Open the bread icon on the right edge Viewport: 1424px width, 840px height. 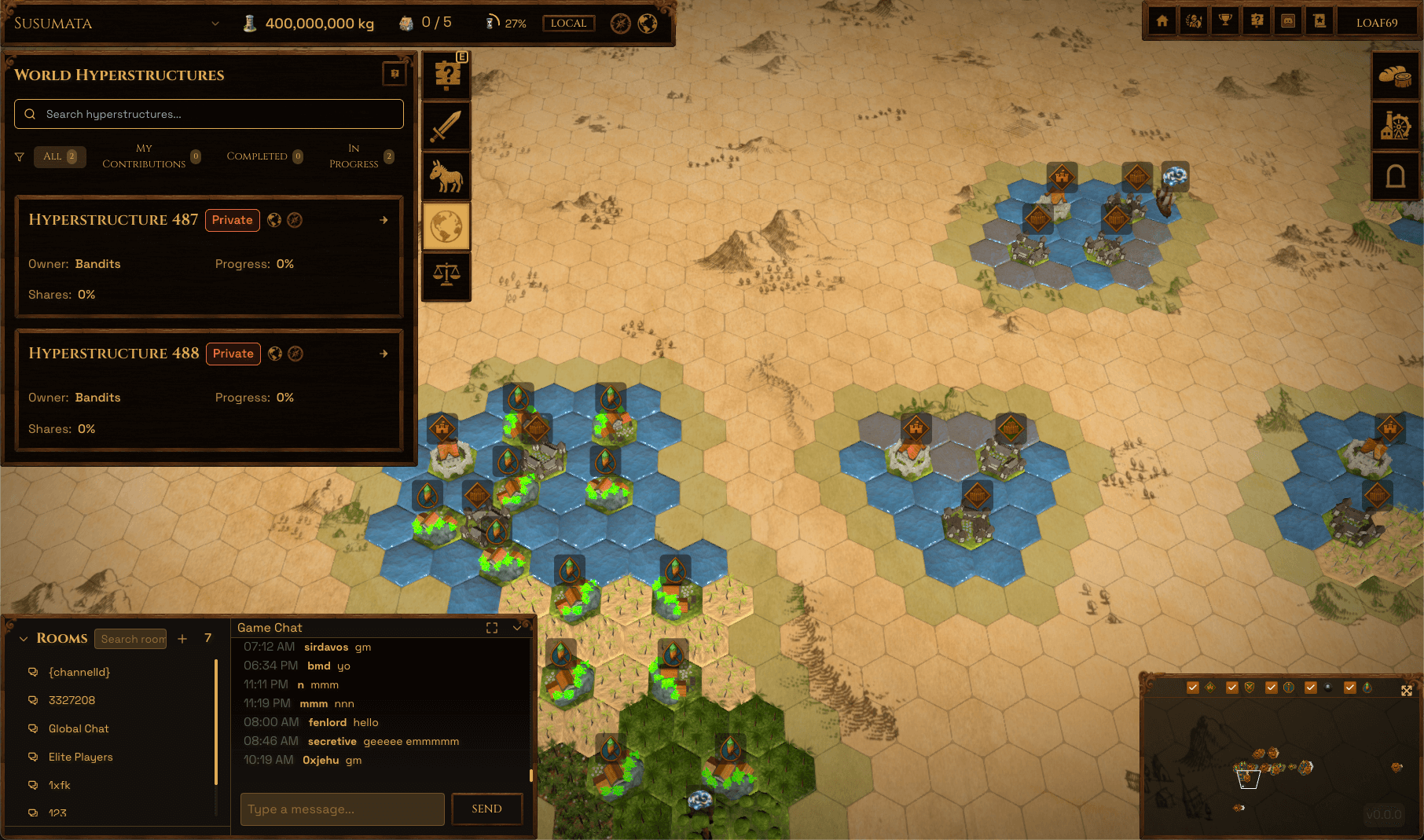coord(1396,75)
